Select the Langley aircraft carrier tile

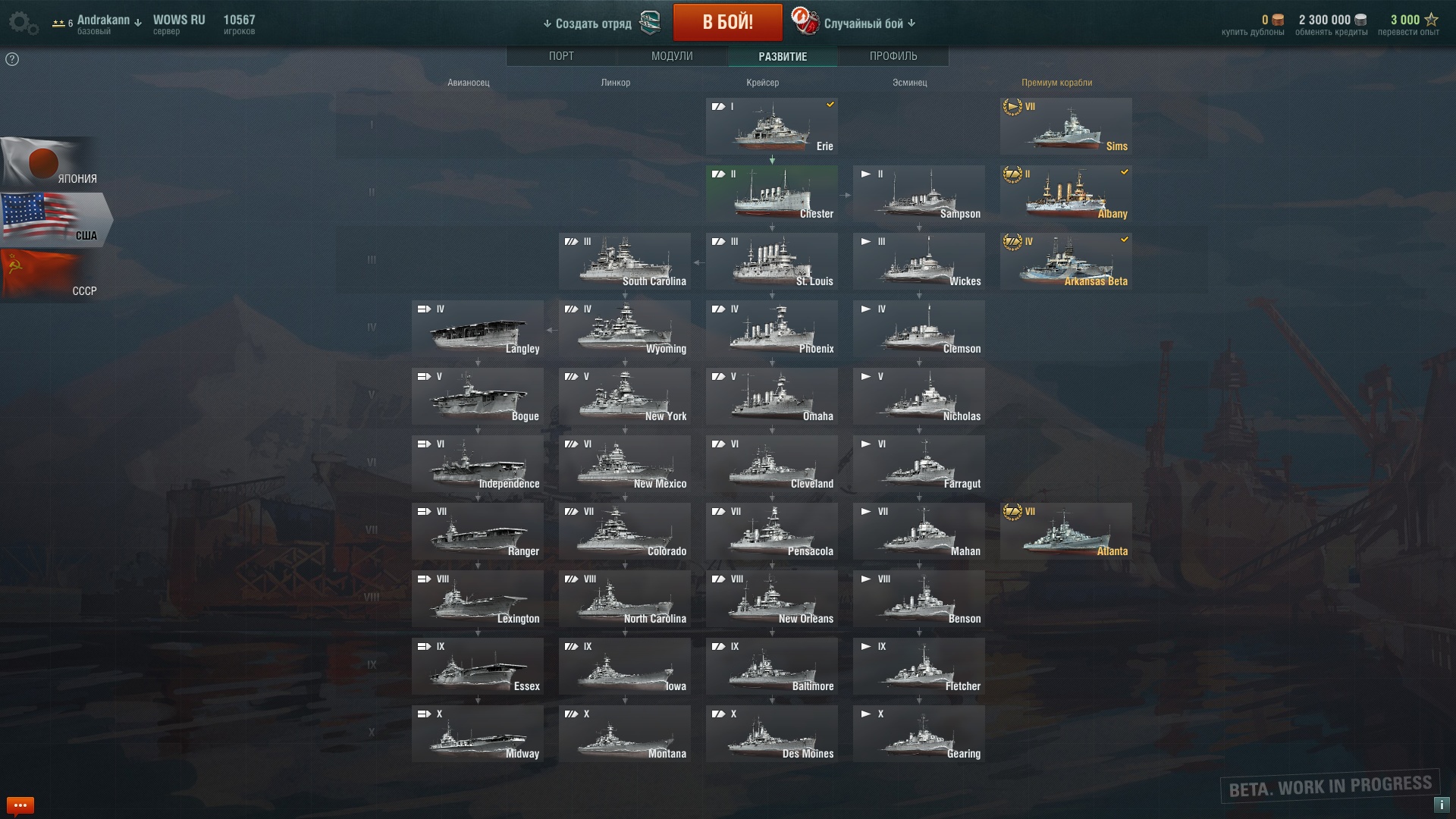pos(477,329)
